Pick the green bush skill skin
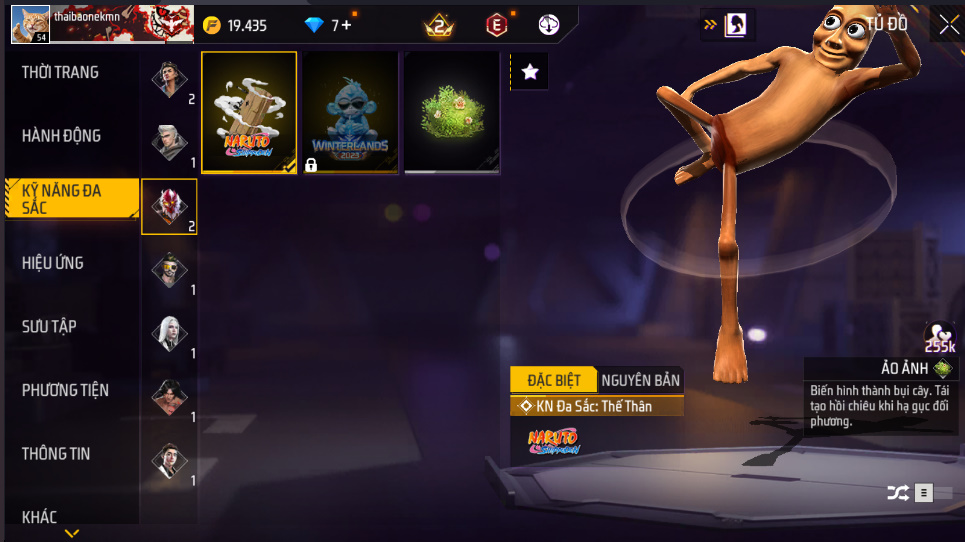The height and width of the screenshot is (542, 965). point(451,112)
